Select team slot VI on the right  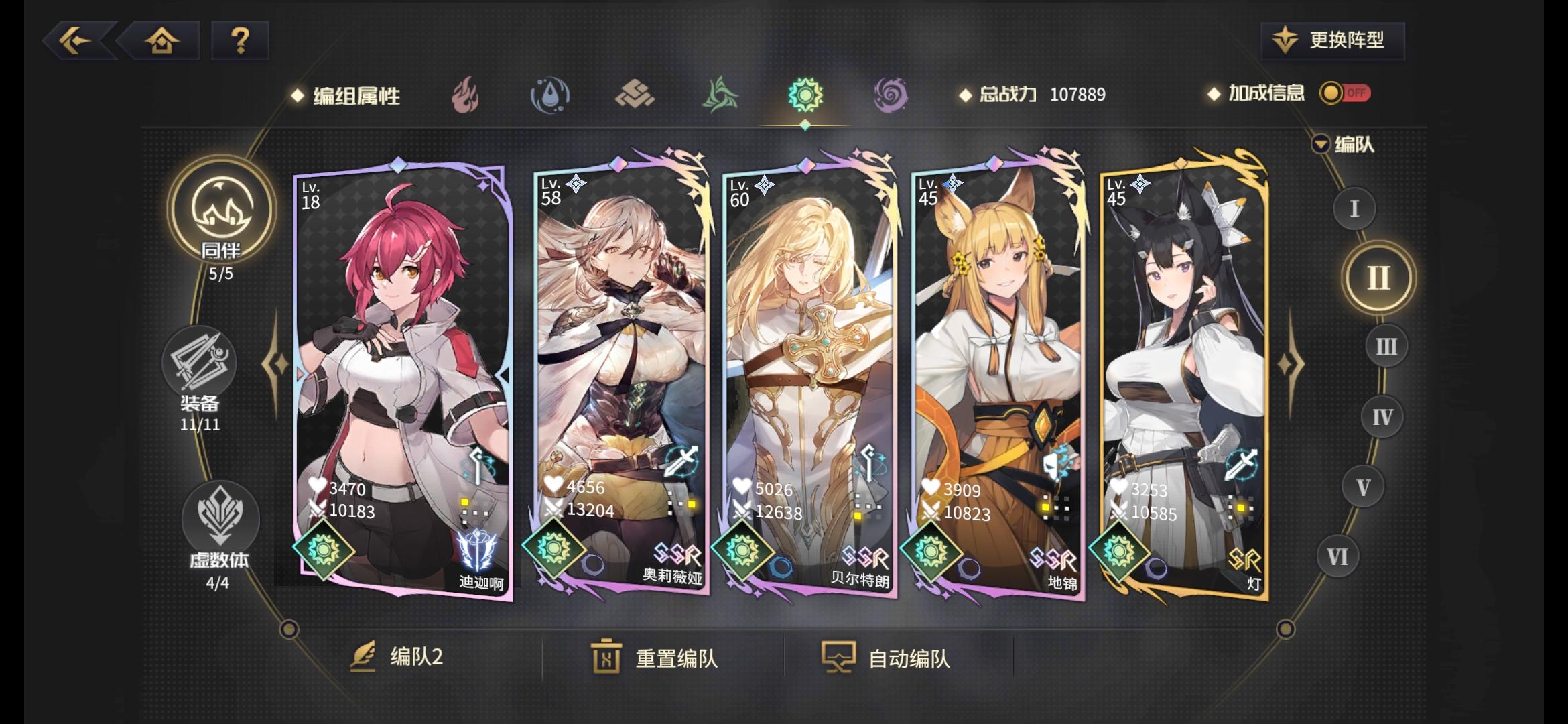[1336, 555]
